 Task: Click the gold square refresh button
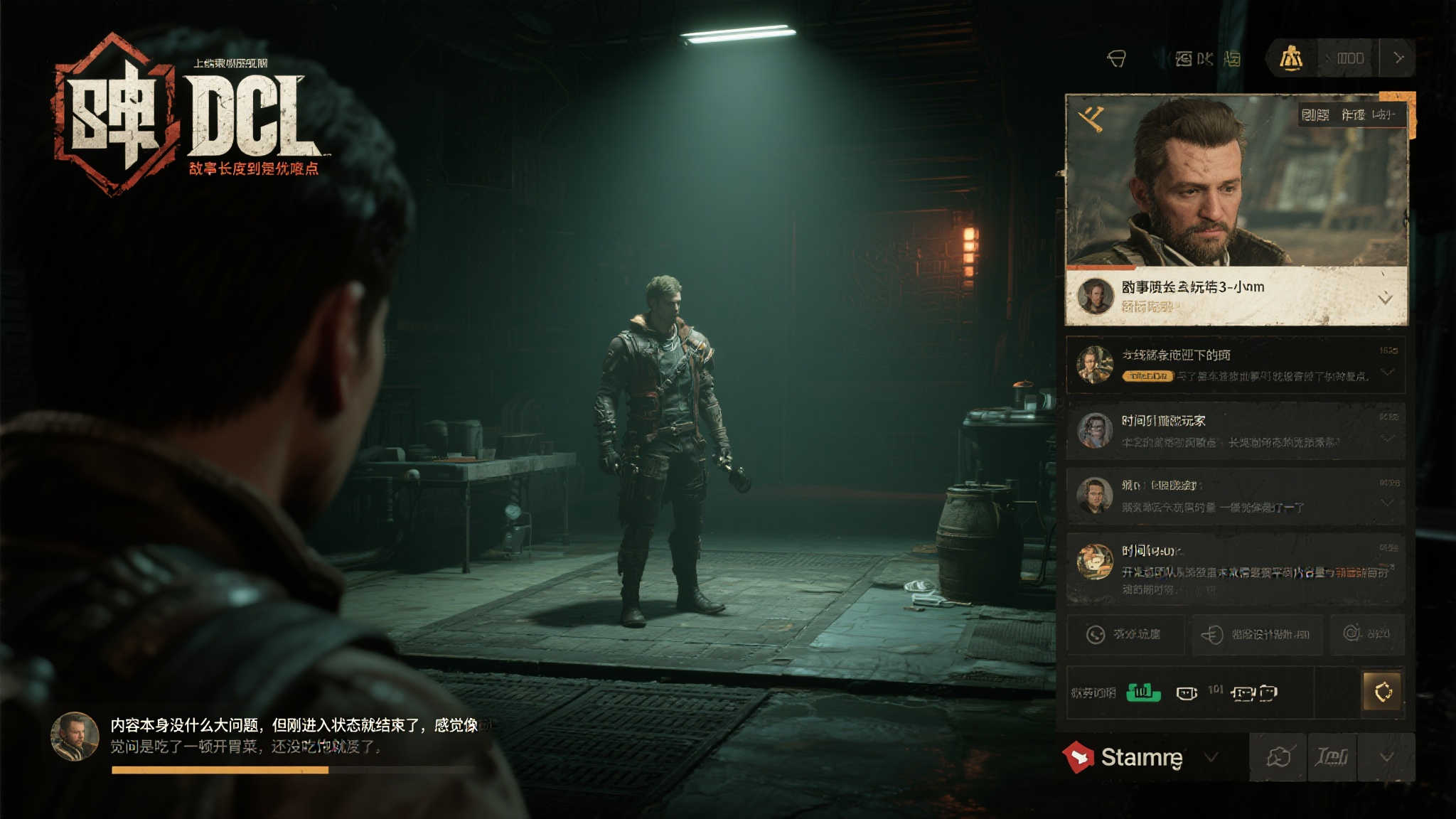tap(1382, 691)
